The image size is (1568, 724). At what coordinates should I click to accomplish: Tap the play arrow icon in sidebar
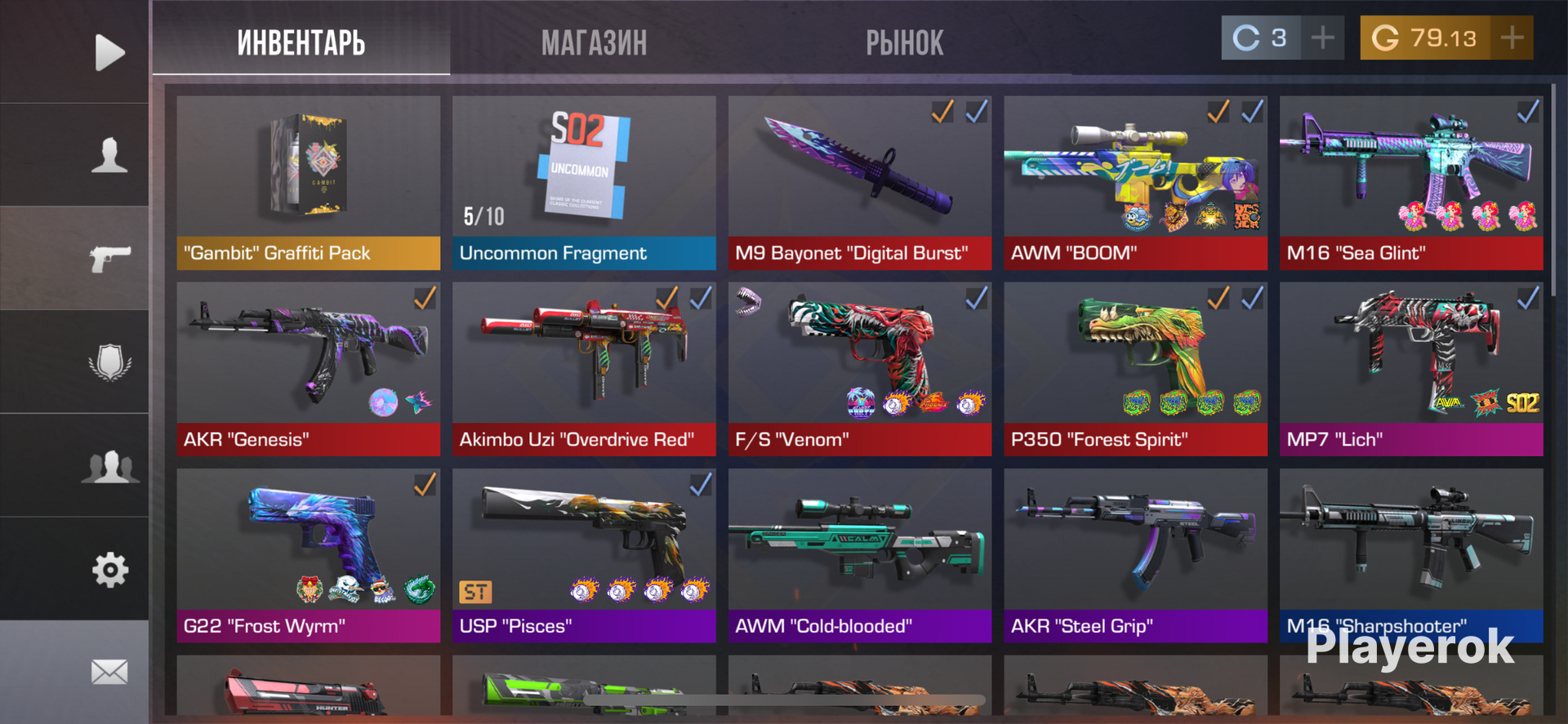pyautogui.click(x=109, y=52)
